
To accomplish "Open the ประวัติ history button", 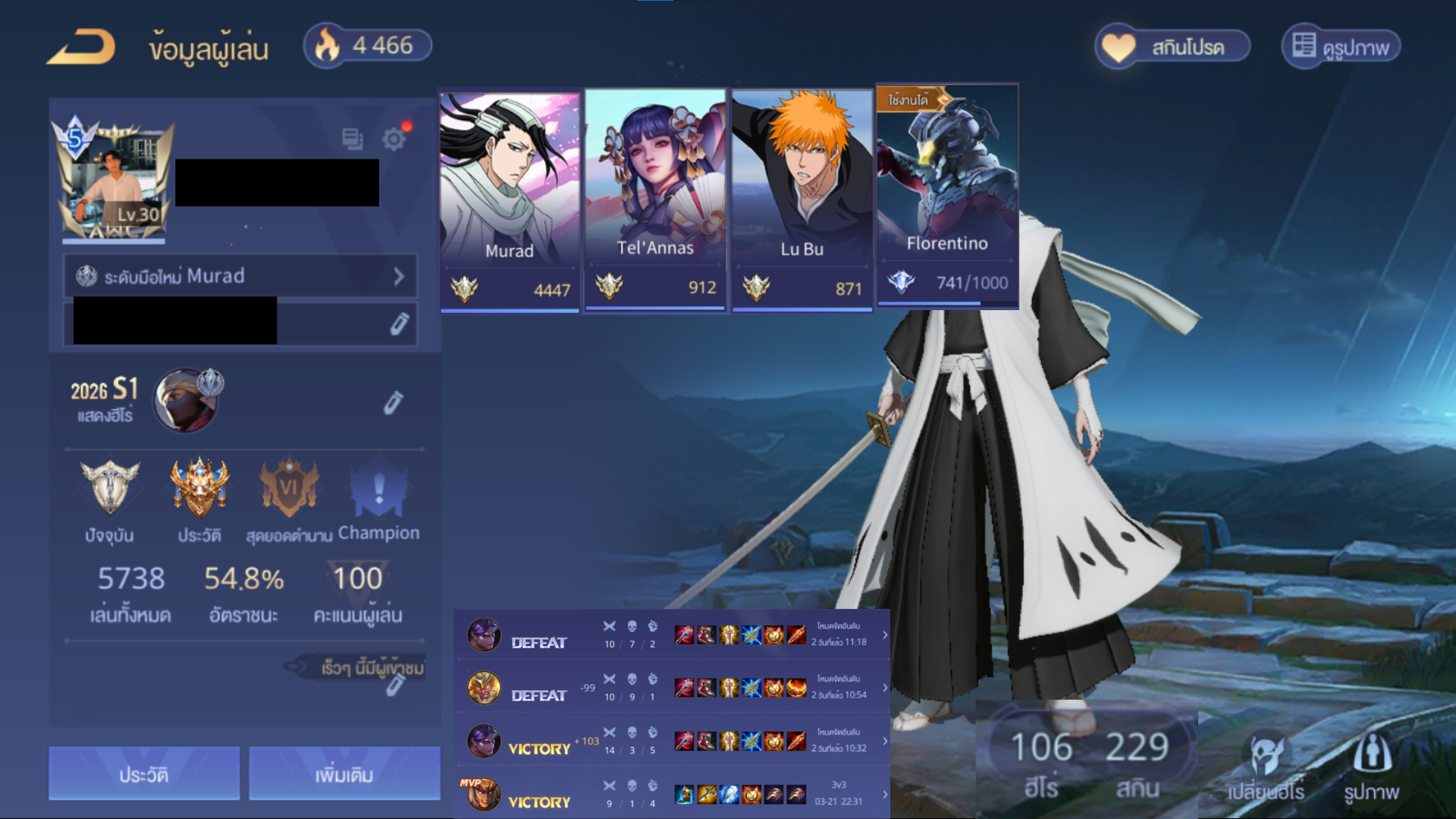I will click(x=144, y=774).
